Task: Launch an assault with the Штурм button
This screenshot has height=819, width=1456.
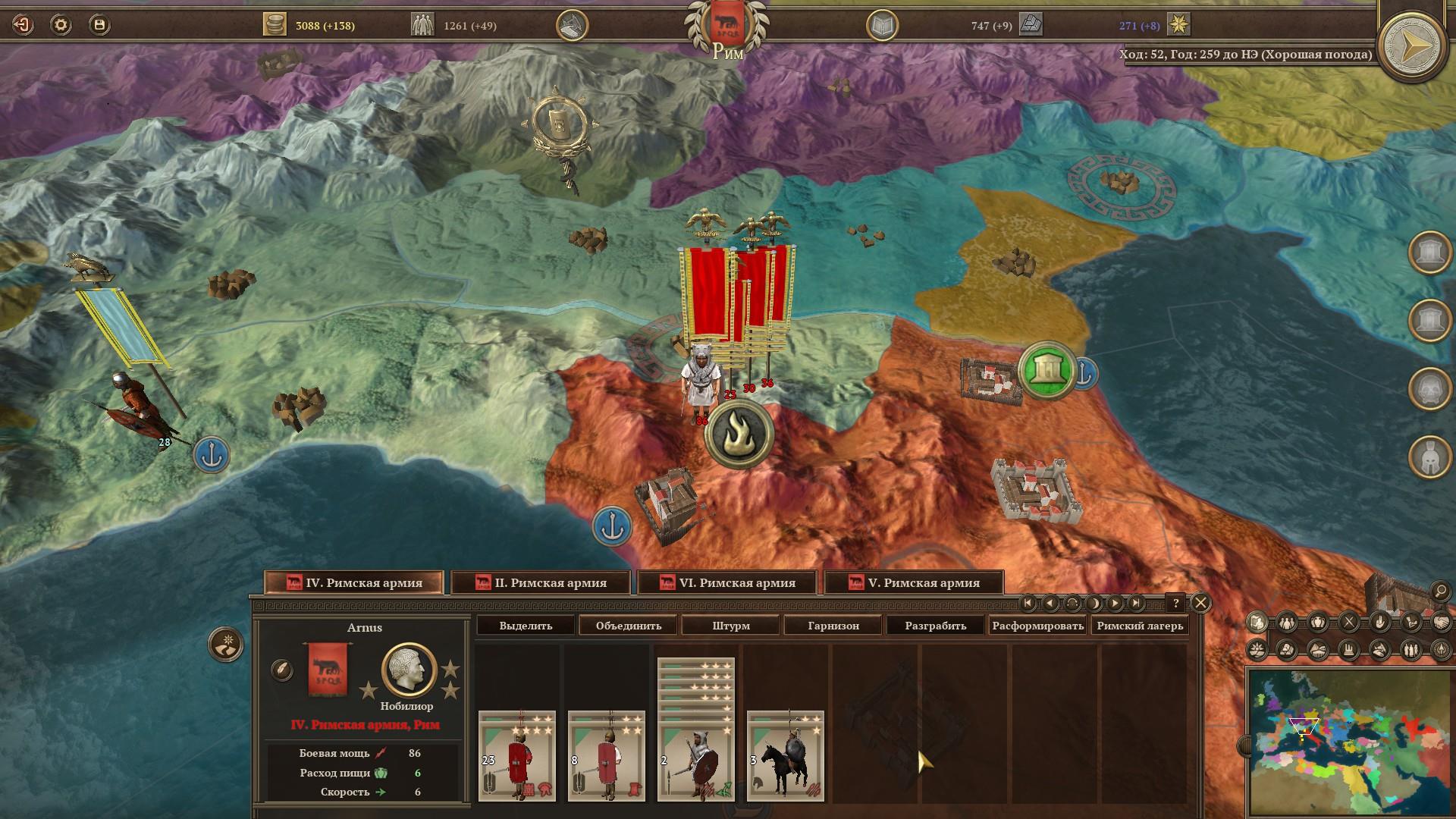Action: [x=731, y=626]
